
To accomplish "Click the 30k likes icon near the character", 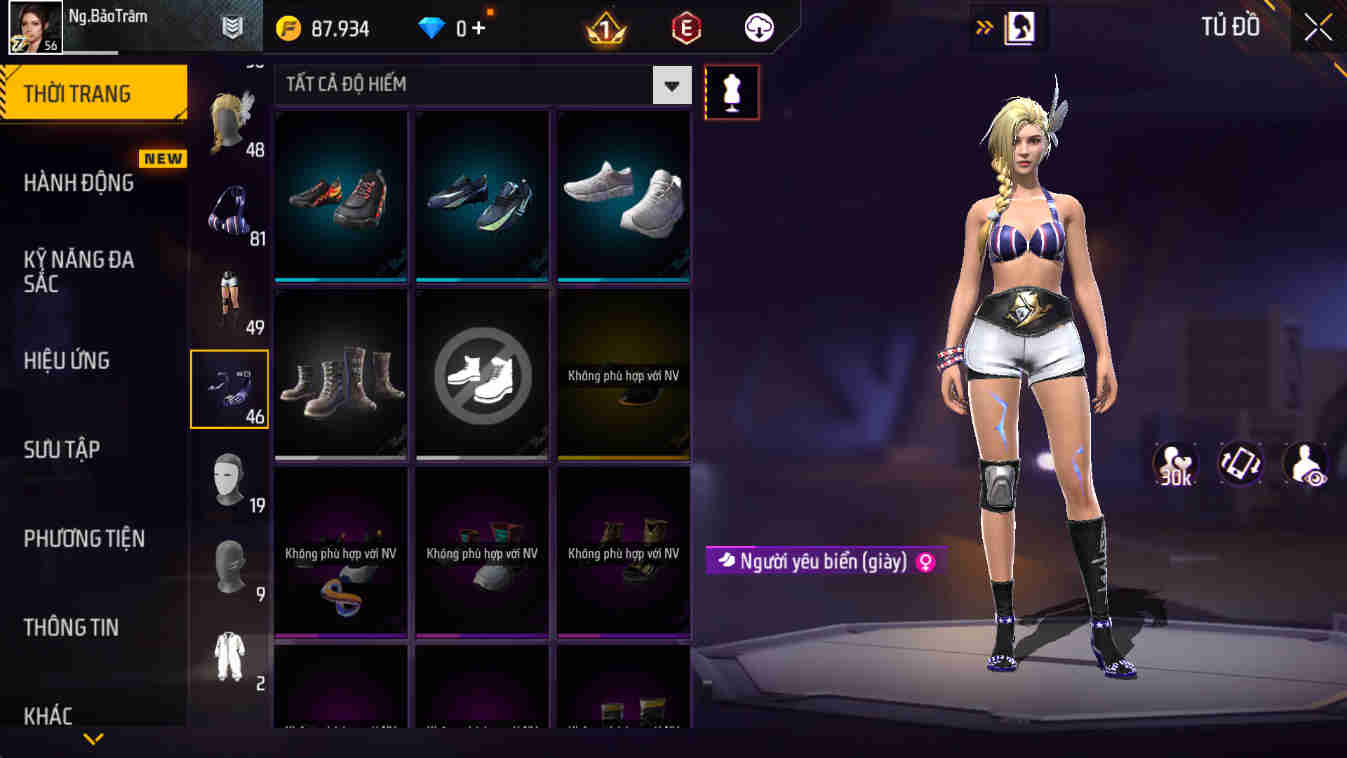I will [x=1176, y=464].
